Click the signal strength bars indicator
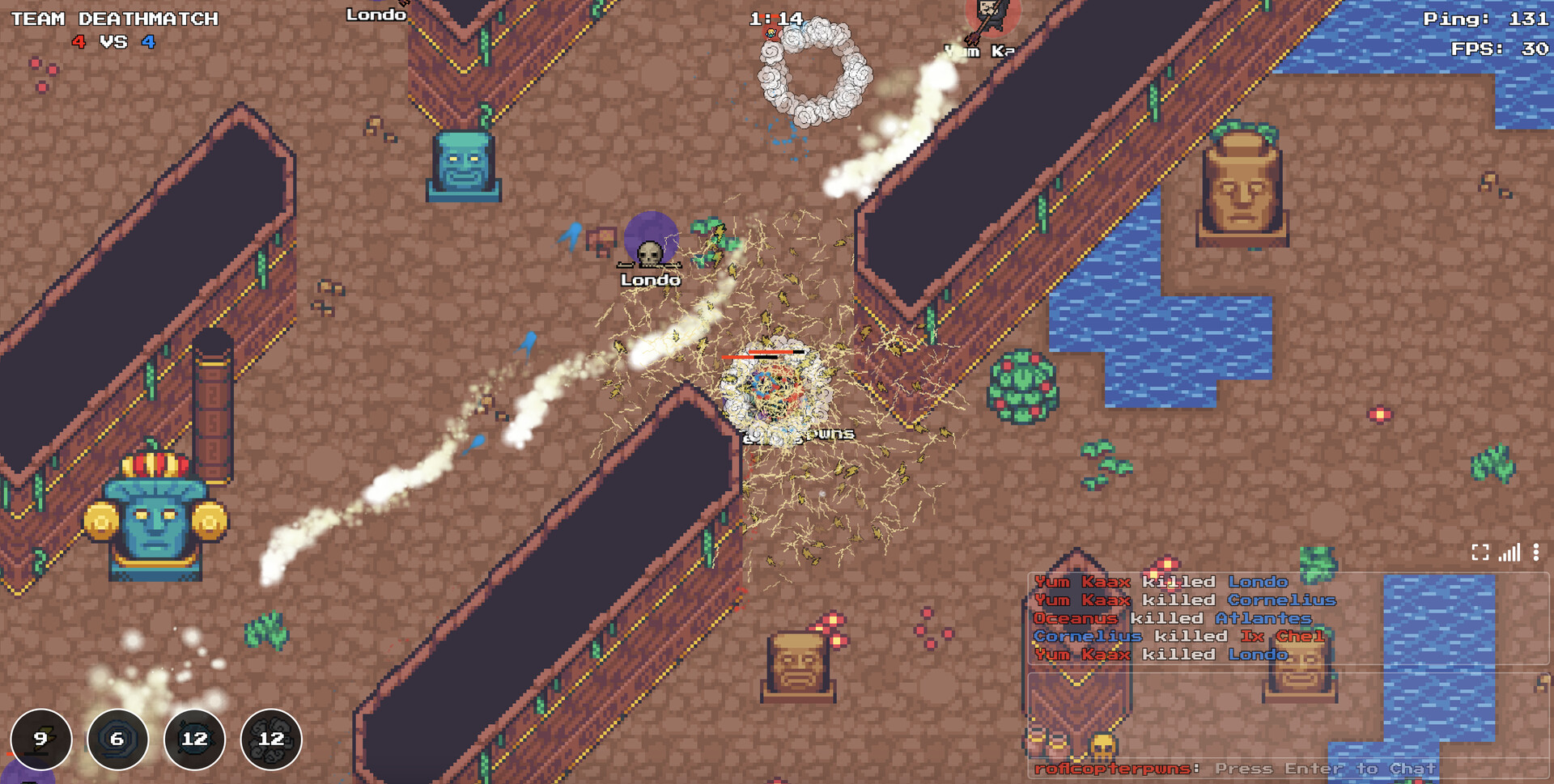 (x=1508, y=553)
